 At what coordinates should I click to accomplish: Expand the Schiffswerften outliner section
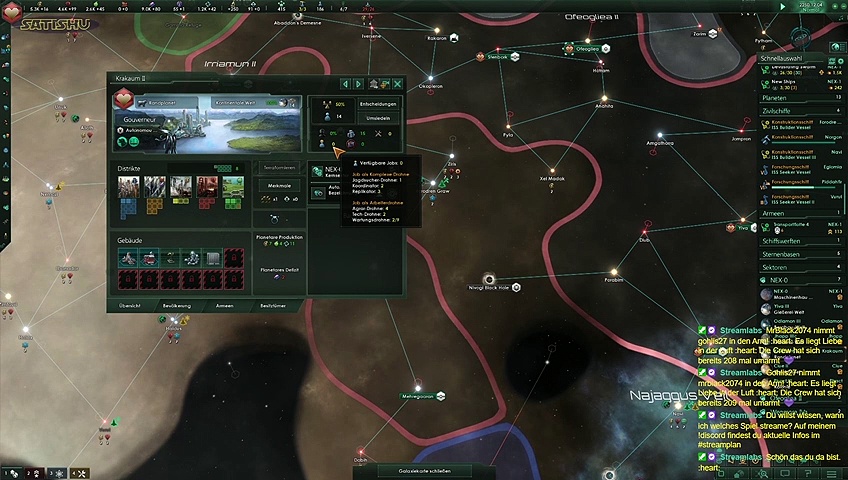pyautogui.click(x=800, y=241)
